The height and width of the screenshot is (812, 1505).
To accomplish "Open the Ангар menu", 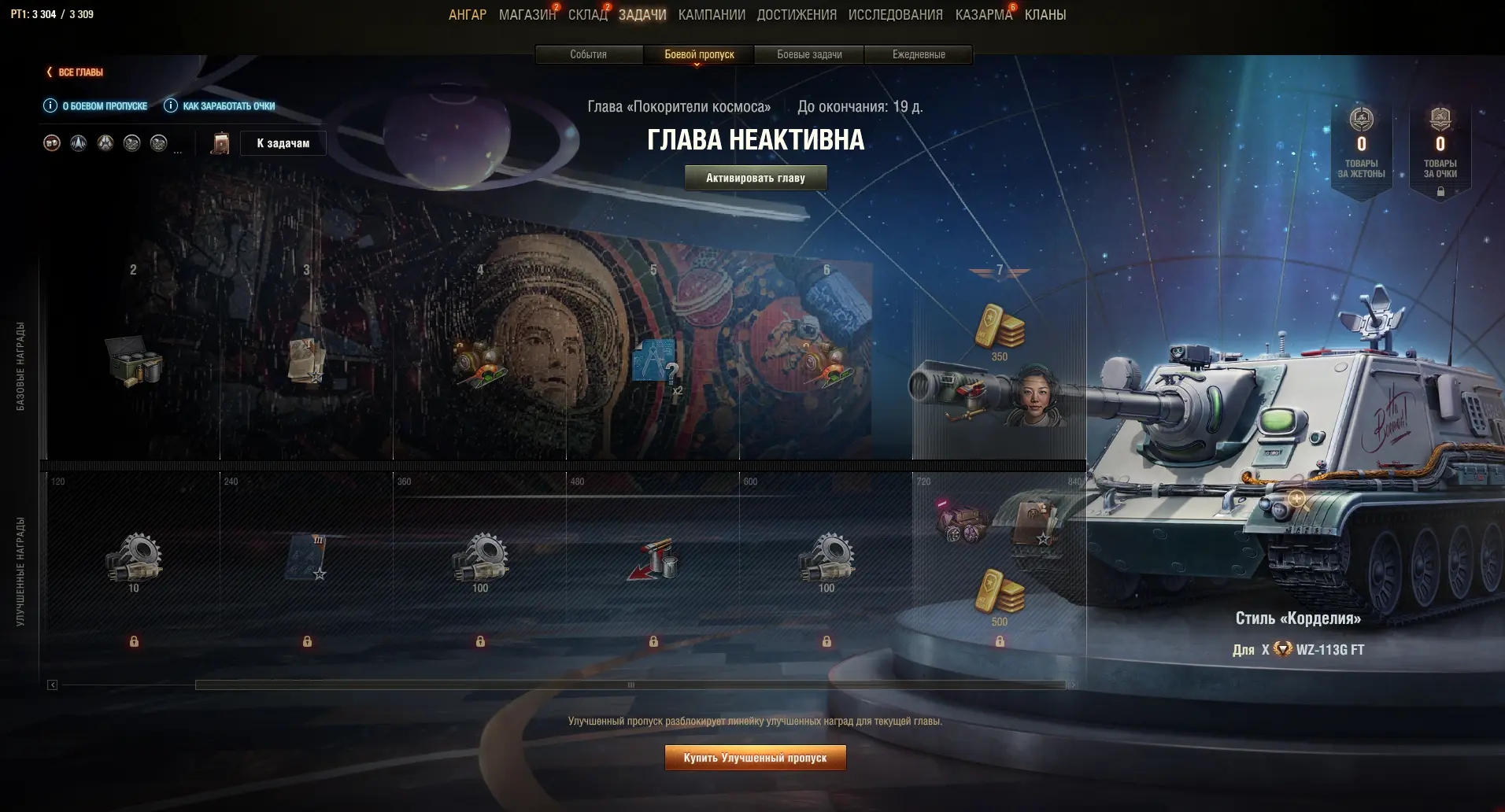I will pyautogui.click(x=467, y=15).
